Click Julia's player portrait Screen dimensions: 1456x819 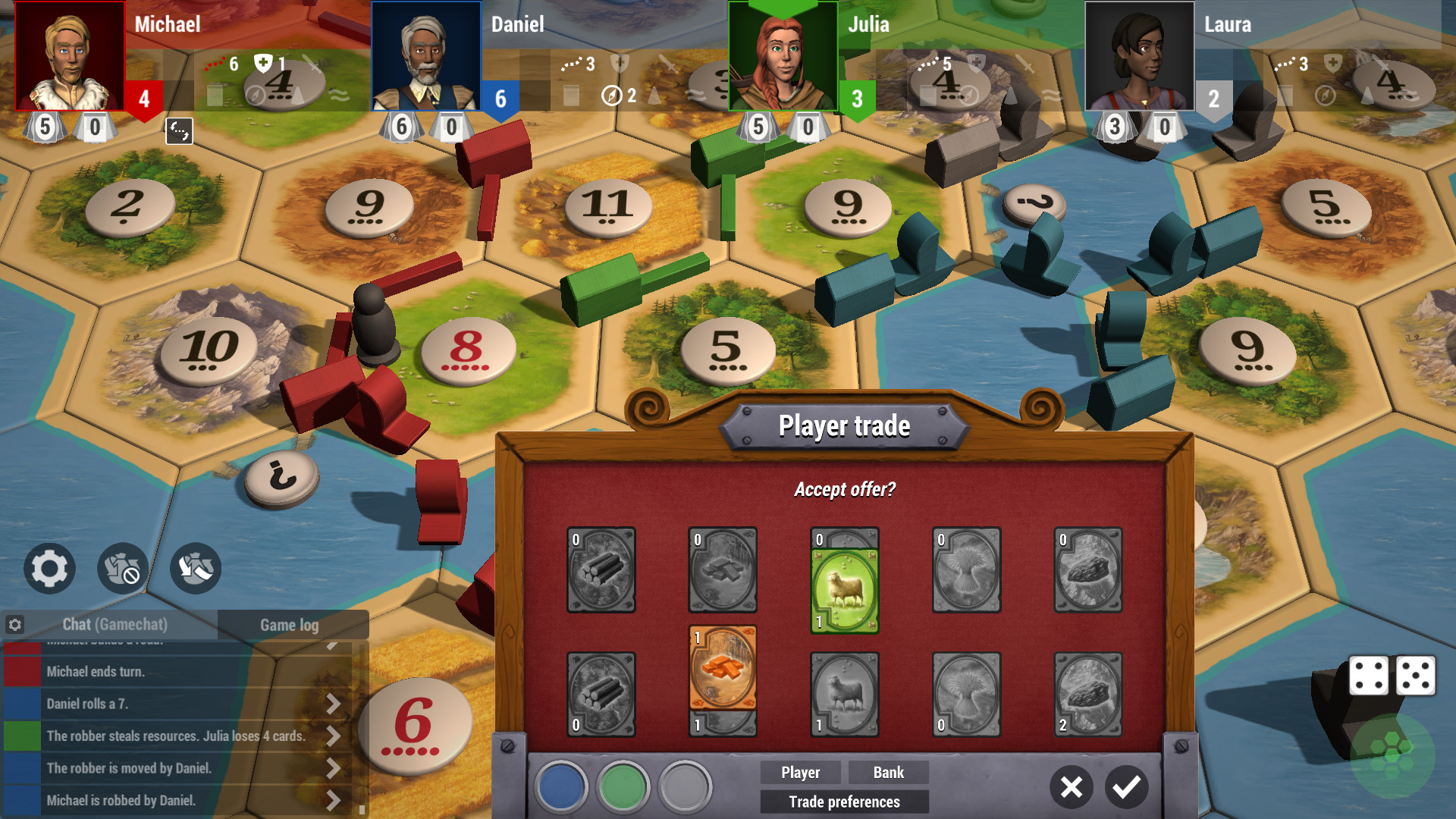click(783, 57)
